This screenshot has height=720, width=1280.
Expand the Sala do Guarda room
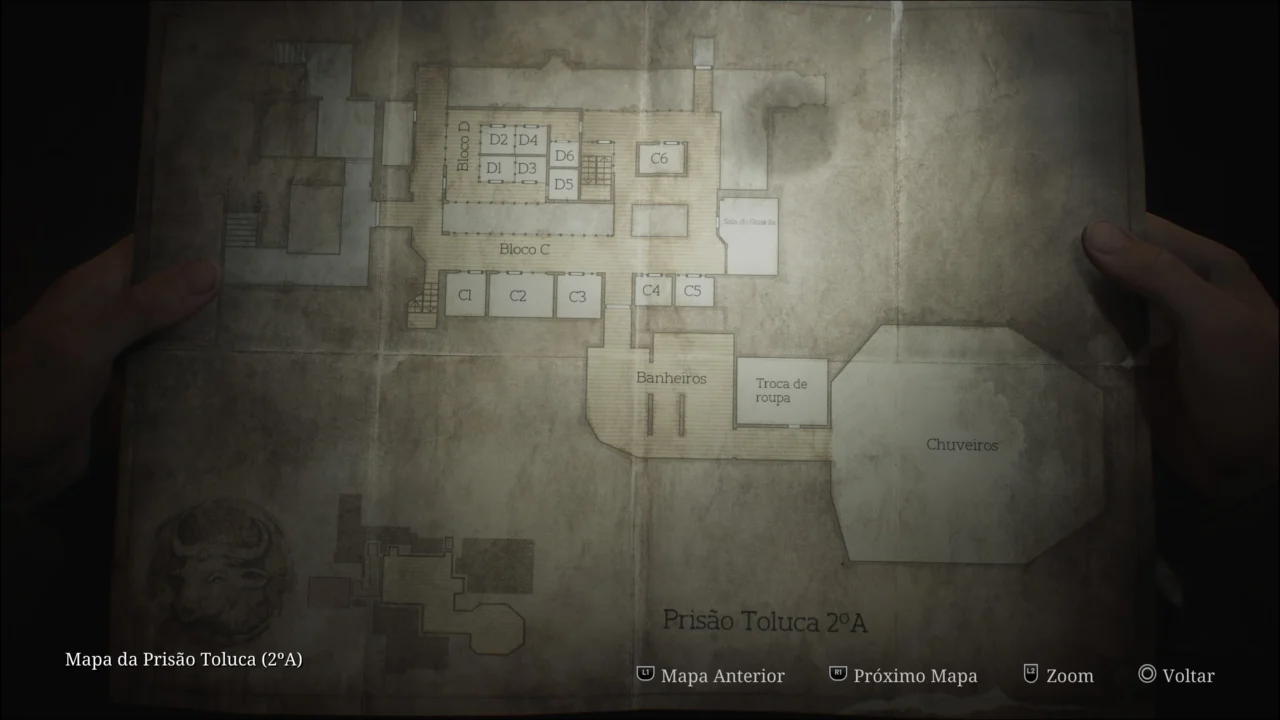click(x=748, y=220)
